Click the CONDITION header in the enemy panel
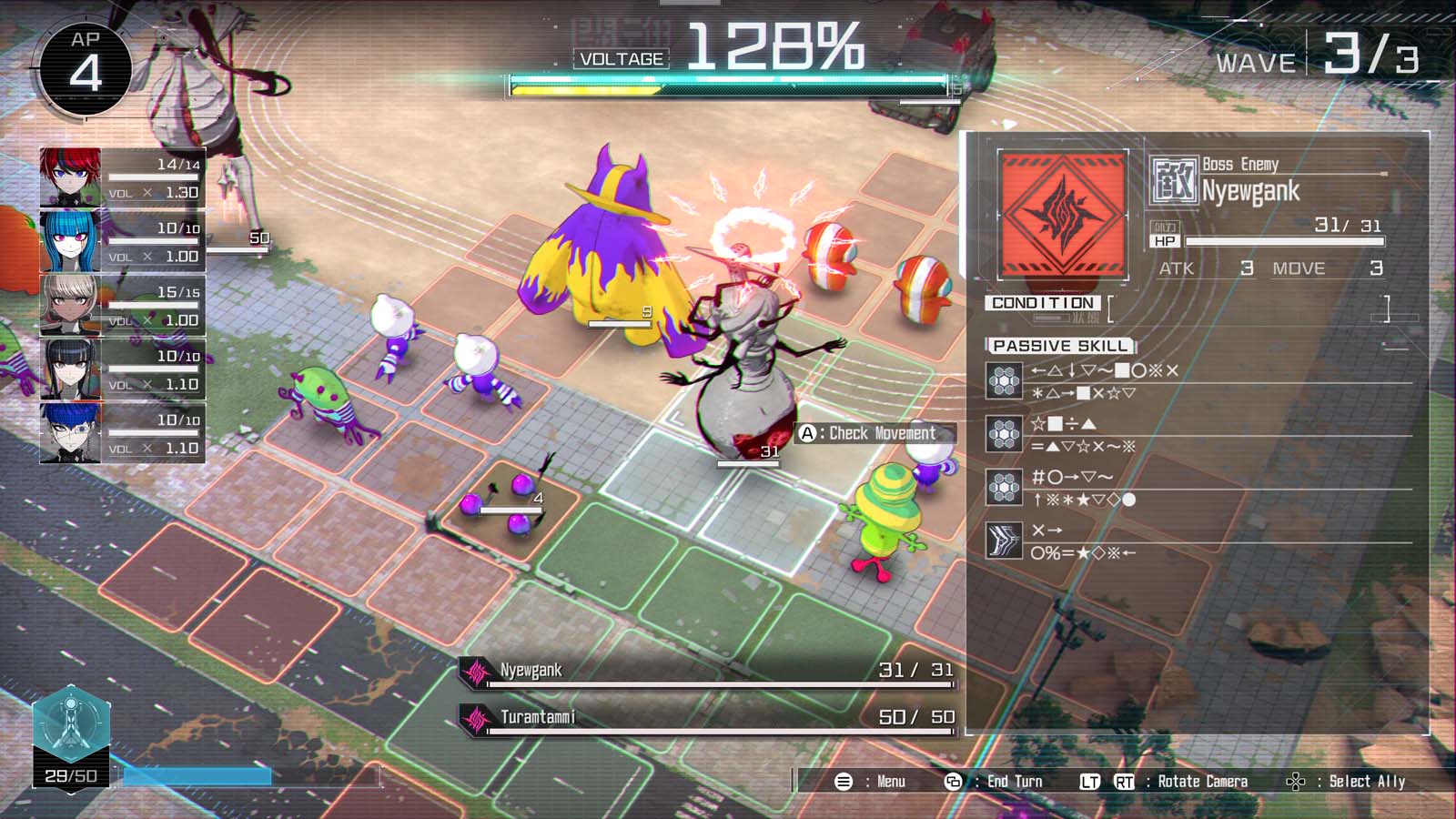This screenshot has height=819, width=1456. 1042,302
